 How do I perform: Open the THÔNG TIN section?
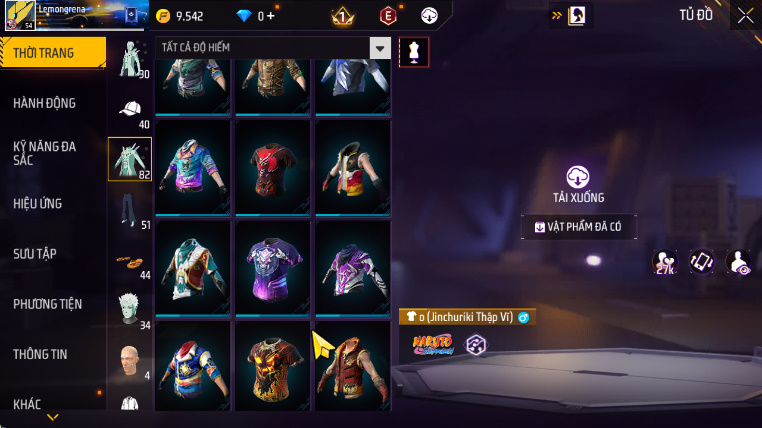click(x=42, y=354)
